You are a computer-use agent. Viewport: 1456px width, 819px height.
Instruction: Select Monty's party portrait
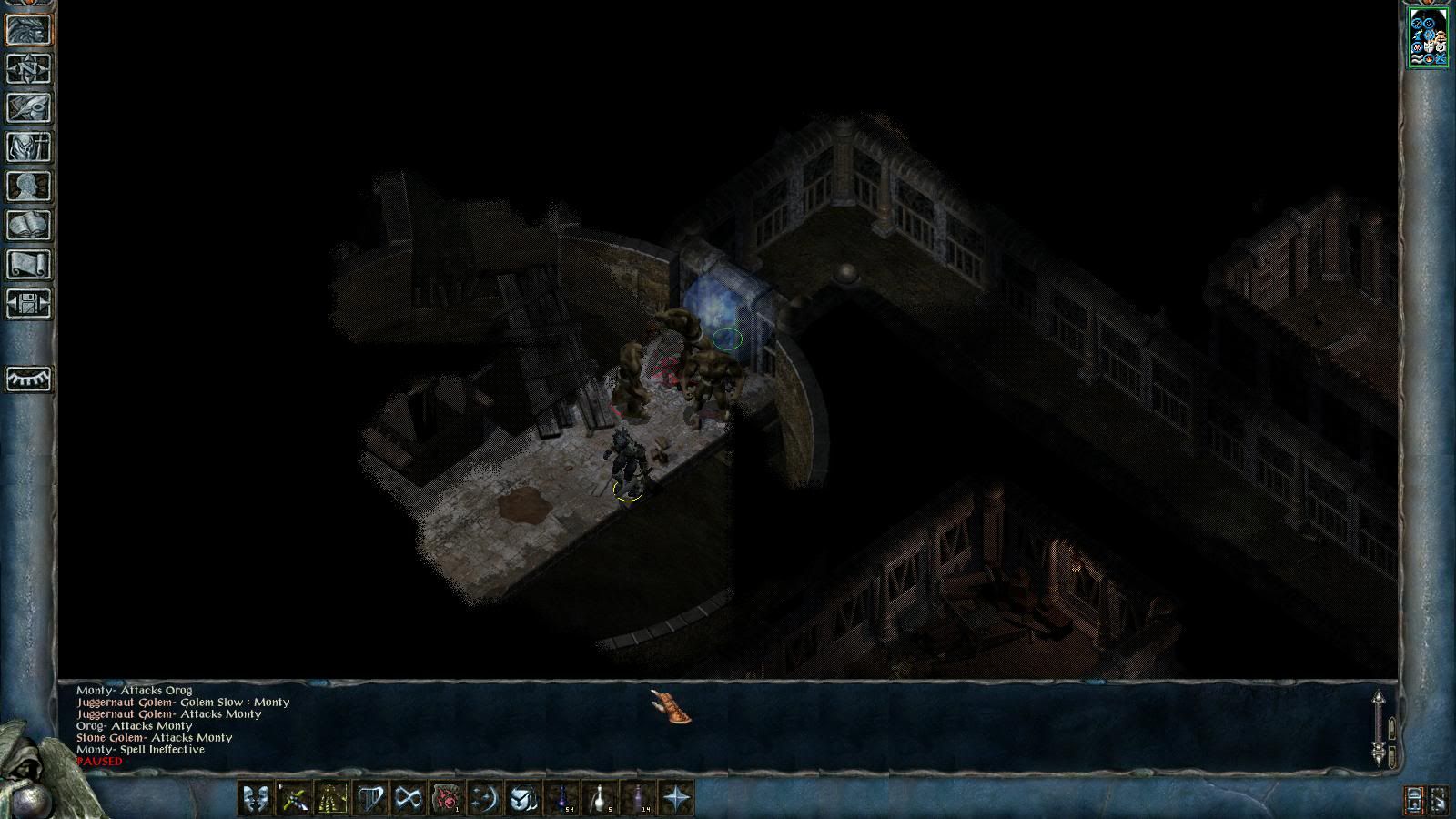pyautogui.click(x=1428, y=37)
